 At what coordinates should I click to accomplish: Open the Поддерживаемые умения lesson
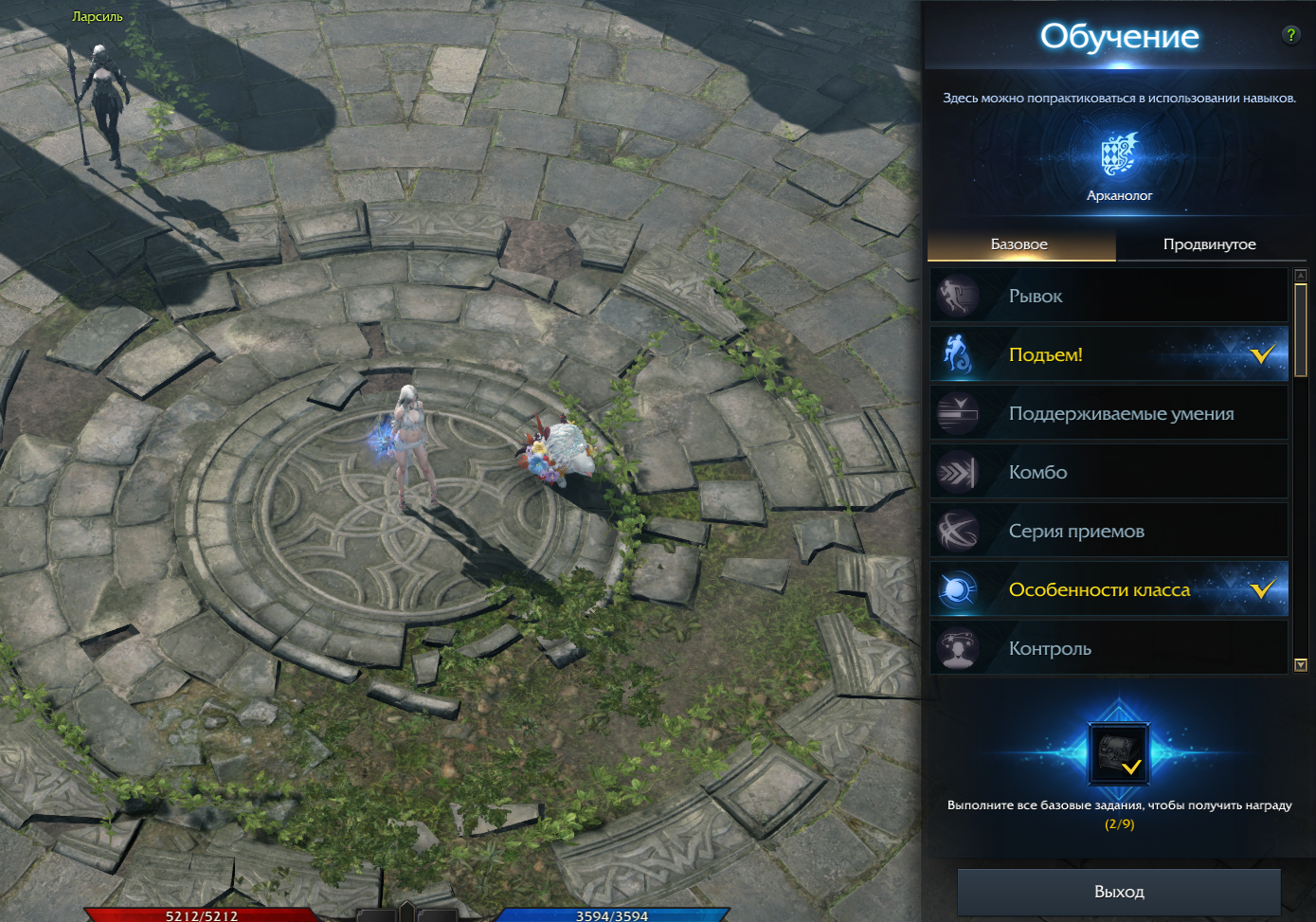(1109, 413)
